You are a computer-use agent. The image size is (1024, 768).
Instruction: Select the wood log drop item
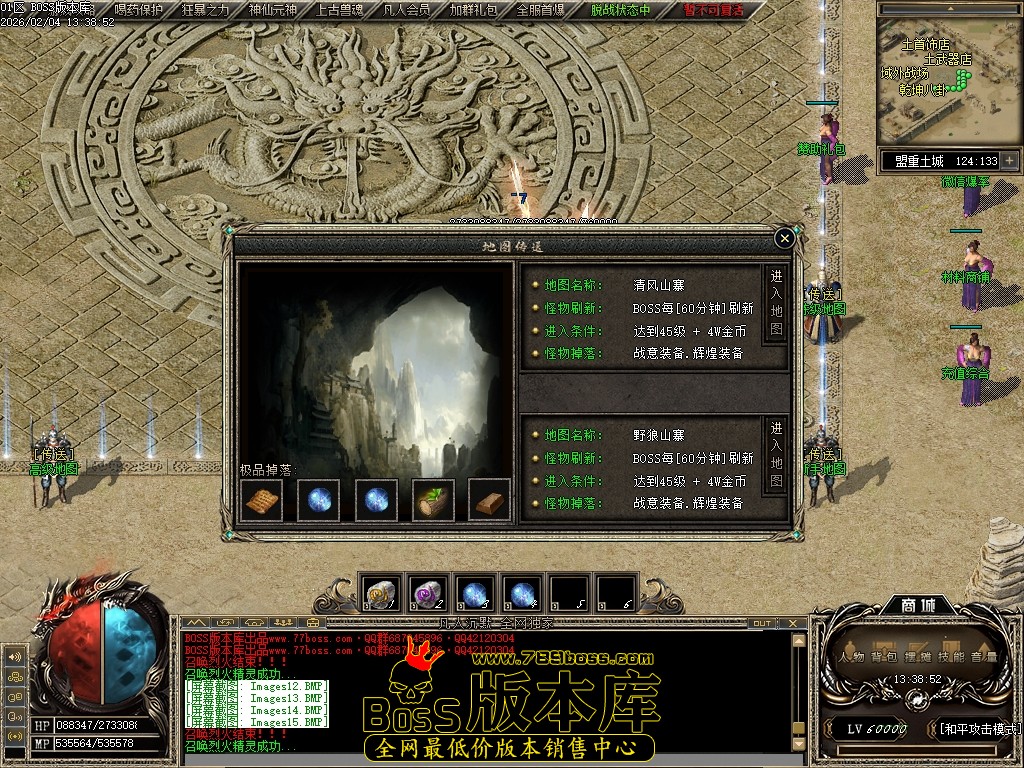click(x=433, y=499)
